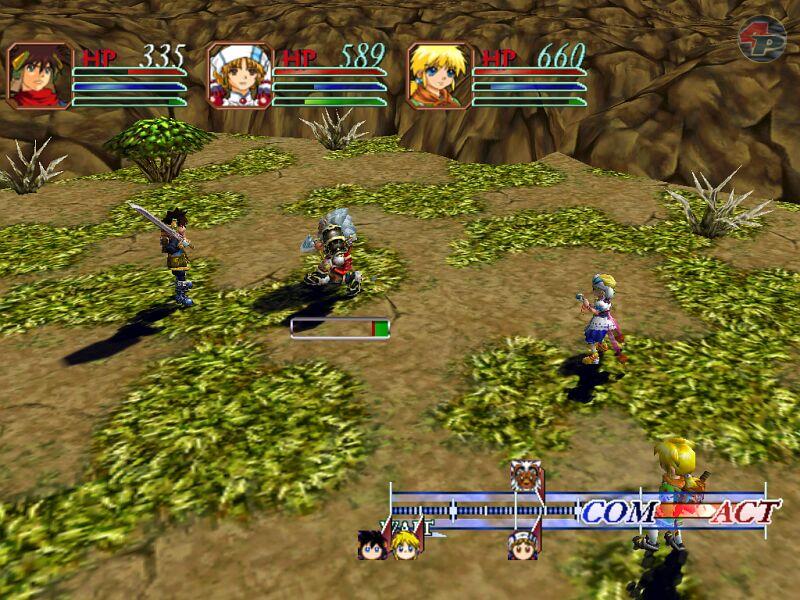Click the blonde boy's turn gauge marker
800x600 pixels.
pos(404,545)
